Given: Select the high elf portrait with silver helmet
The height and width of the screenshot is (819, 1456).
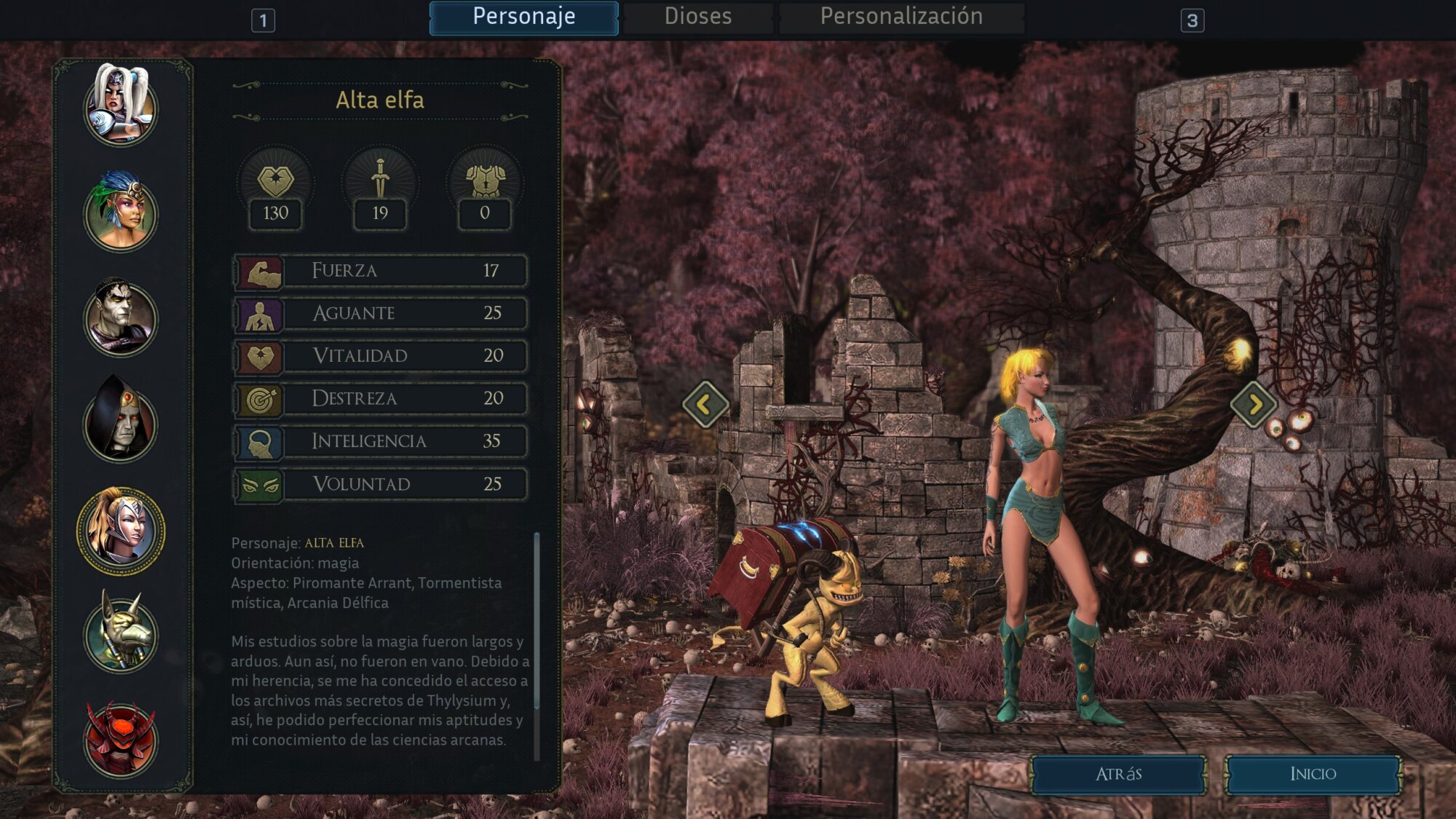Looking at the screenshot, I should (120, 530).
